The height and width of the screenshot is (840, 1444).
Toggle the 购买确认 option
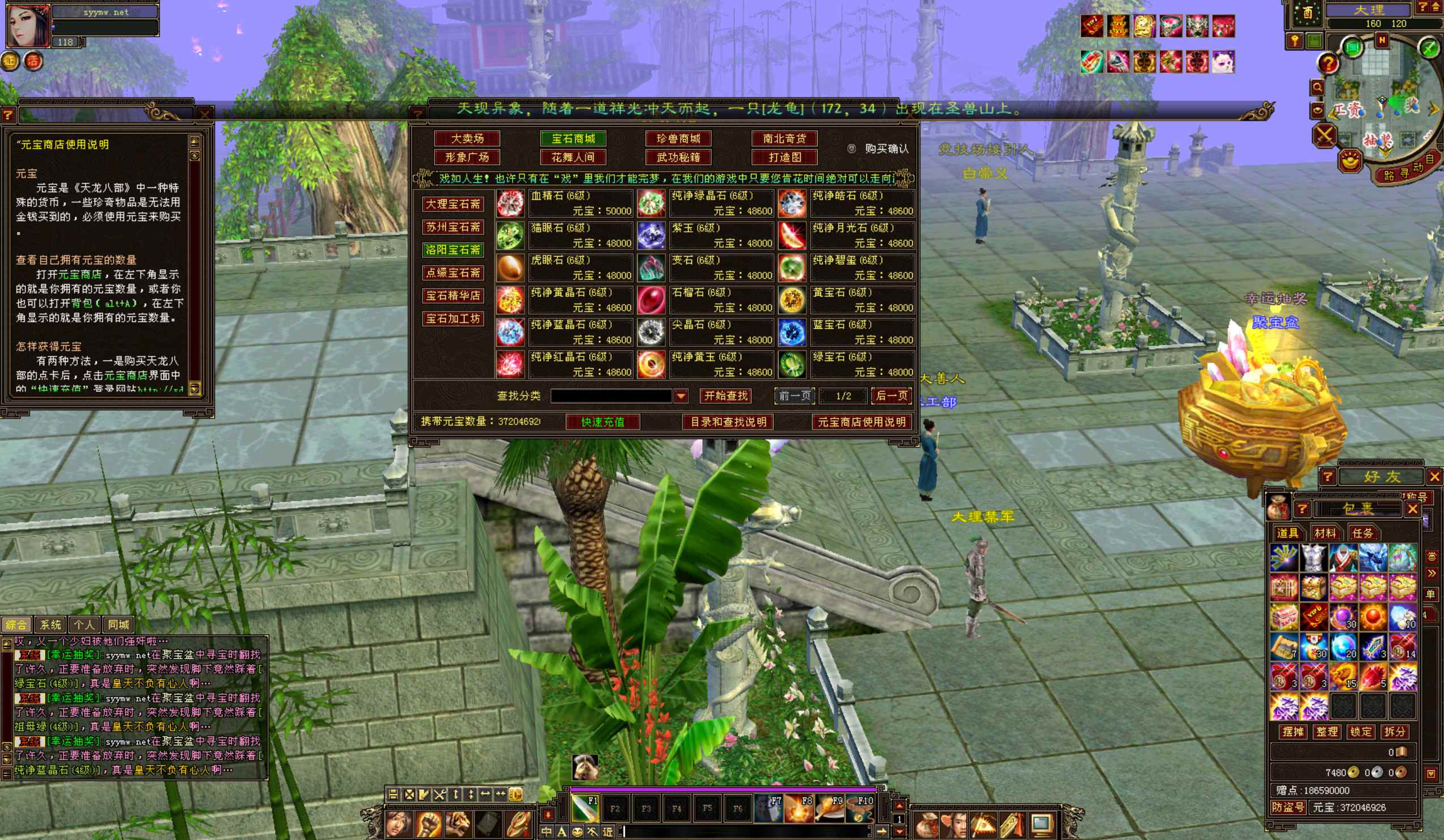[x=852, y=149]
